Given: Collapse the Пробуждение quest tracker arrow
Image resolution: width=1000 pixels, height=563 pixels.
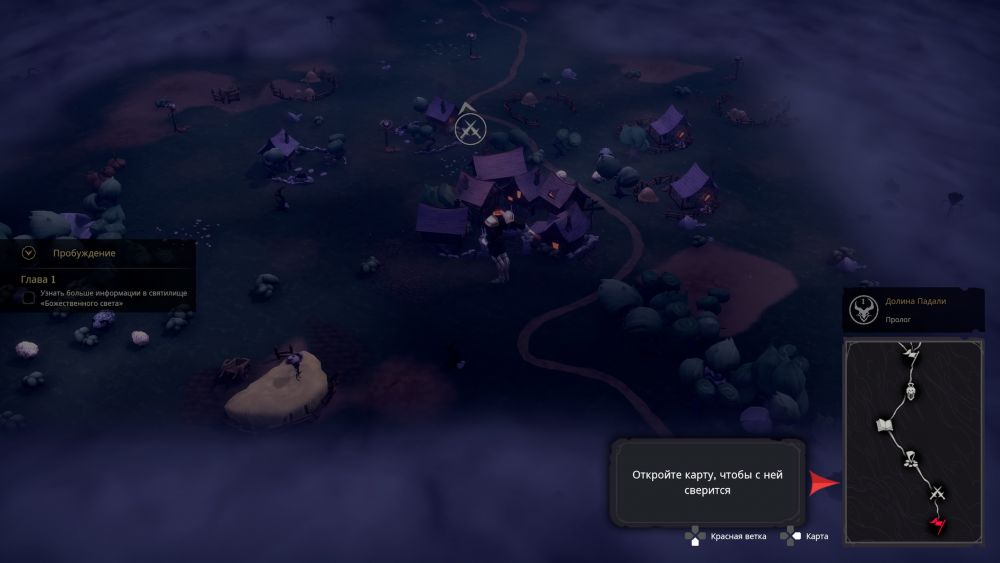Looking at the screenshot, I should tap(28, 253).
